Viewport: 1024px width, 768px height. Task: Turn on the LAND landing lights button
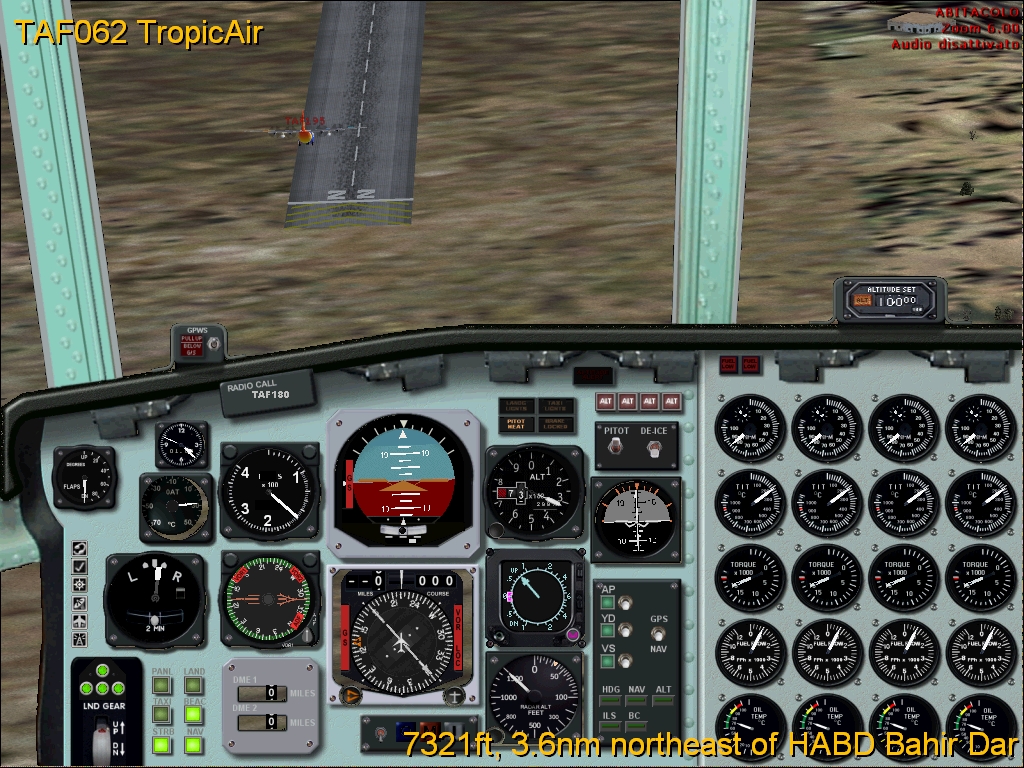(x=194, y=686)
